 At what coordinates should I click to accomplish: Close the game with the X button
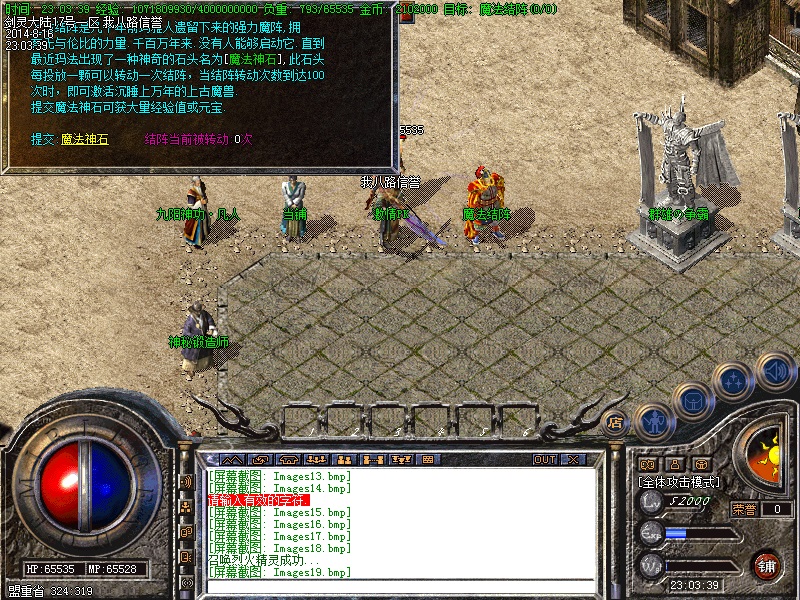[x=573, y=460]
